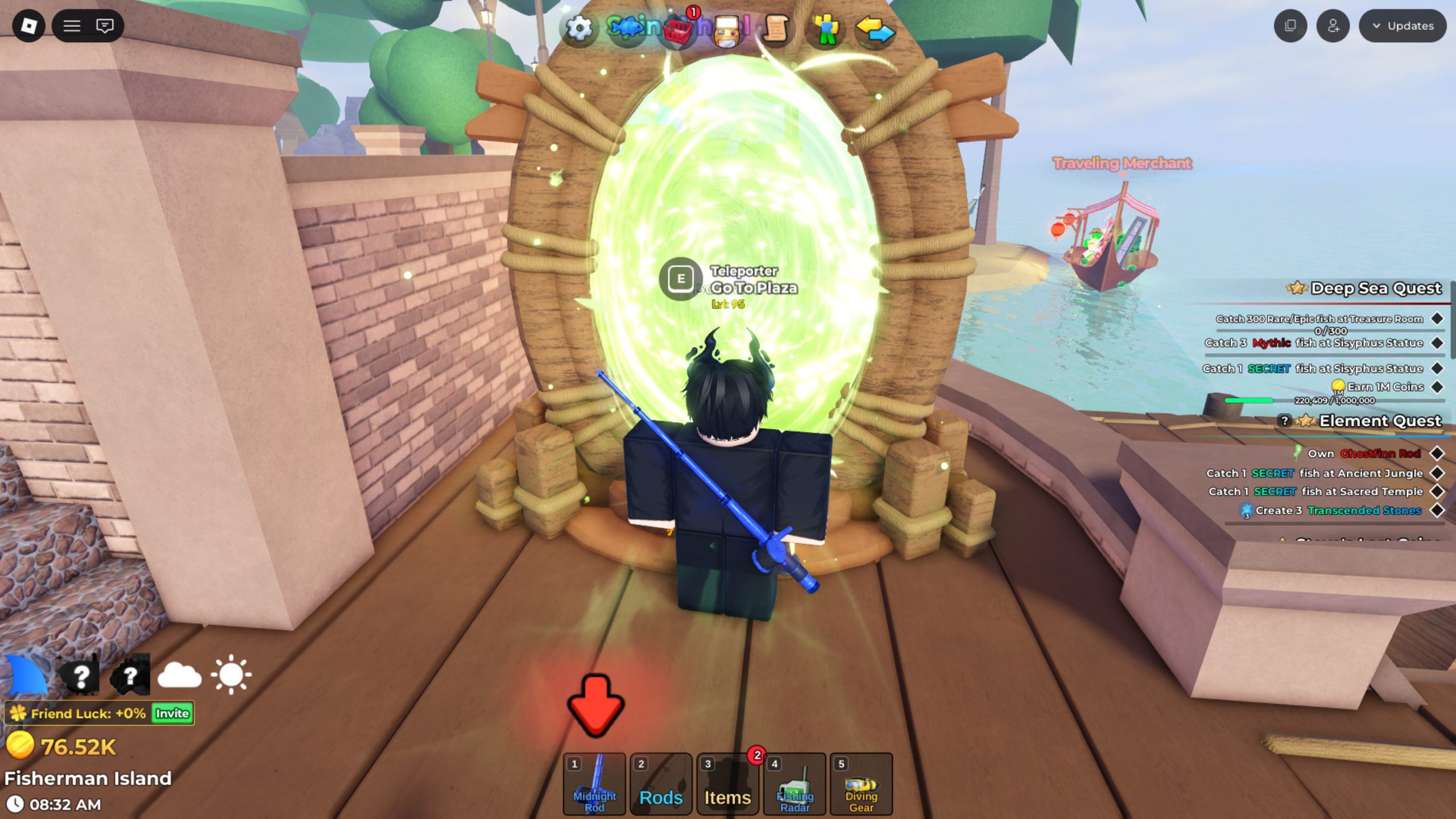This screenshot has width=1456, height=819.
Task: Open the red shopping basket shop
Action: tap(678, 28)
